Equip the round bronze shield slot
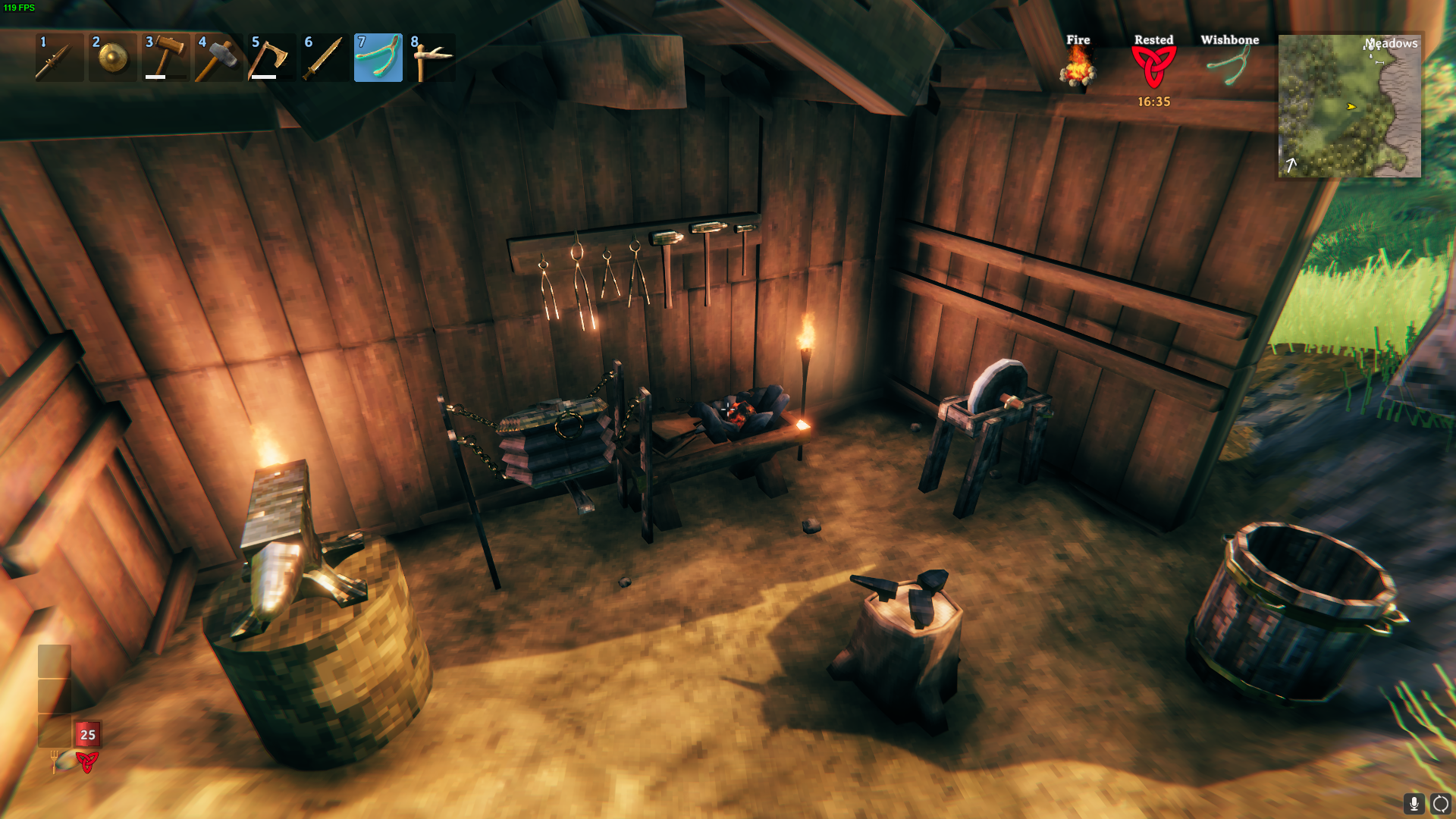1456x819 pixels. [x=113, y=58]
